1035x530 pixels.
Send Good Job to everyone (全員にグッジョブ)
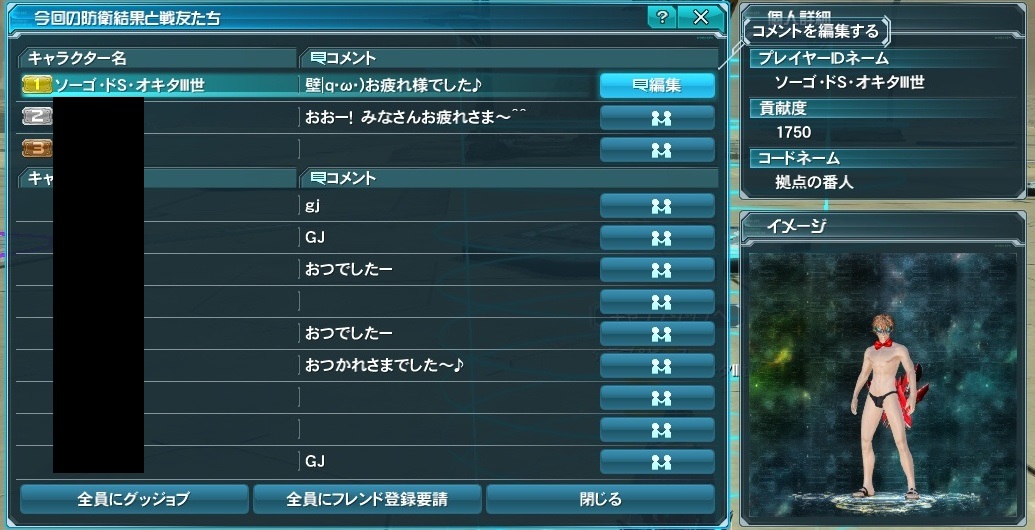point(134,498)
